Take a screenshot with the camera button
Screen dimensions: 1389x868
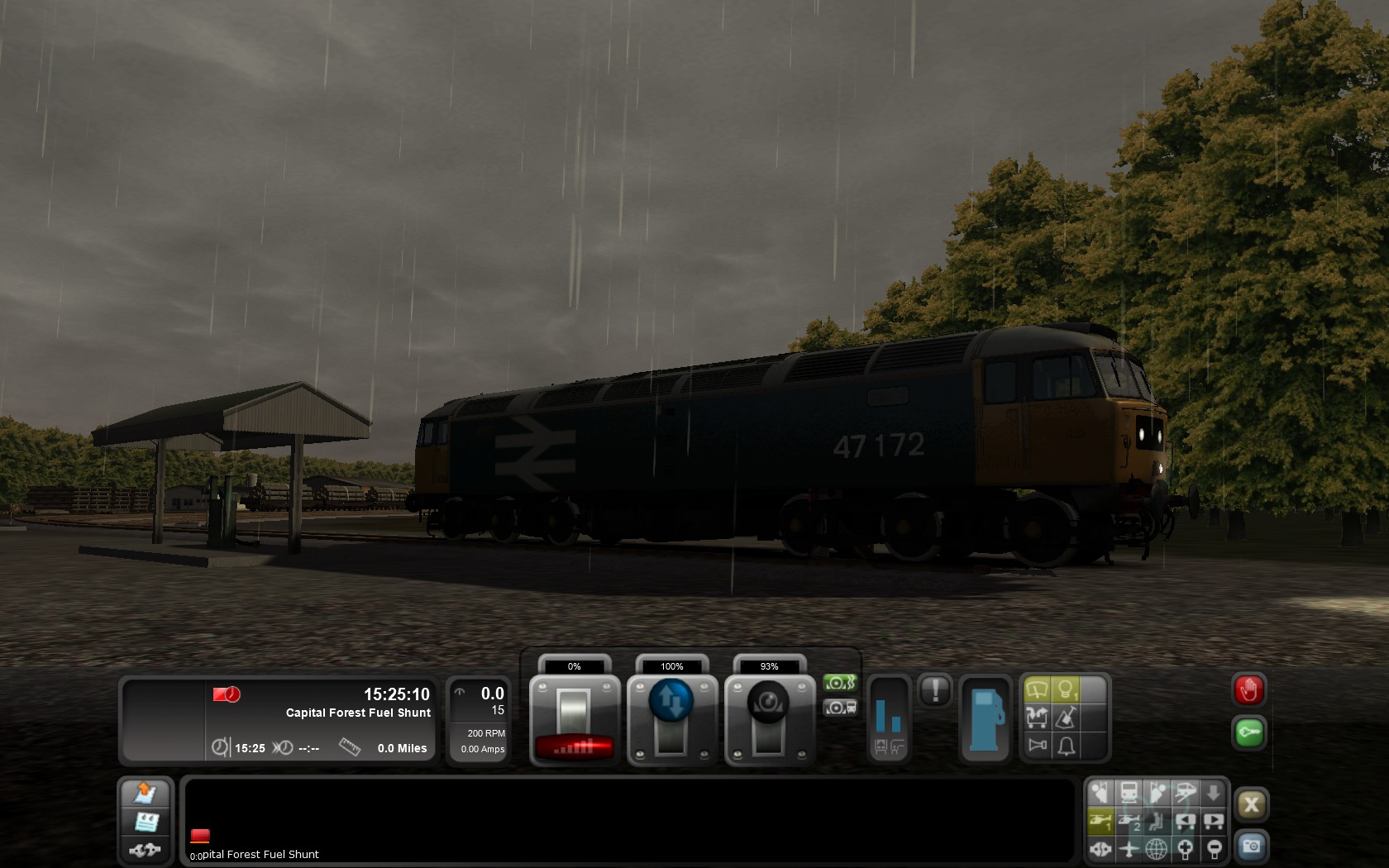[x=1251, y=847]
